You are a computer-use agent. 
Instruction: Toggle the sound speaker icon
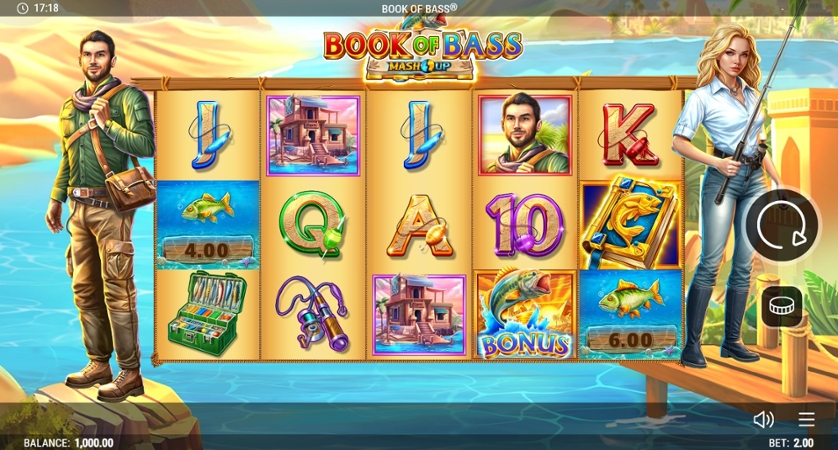coord(763,420)
